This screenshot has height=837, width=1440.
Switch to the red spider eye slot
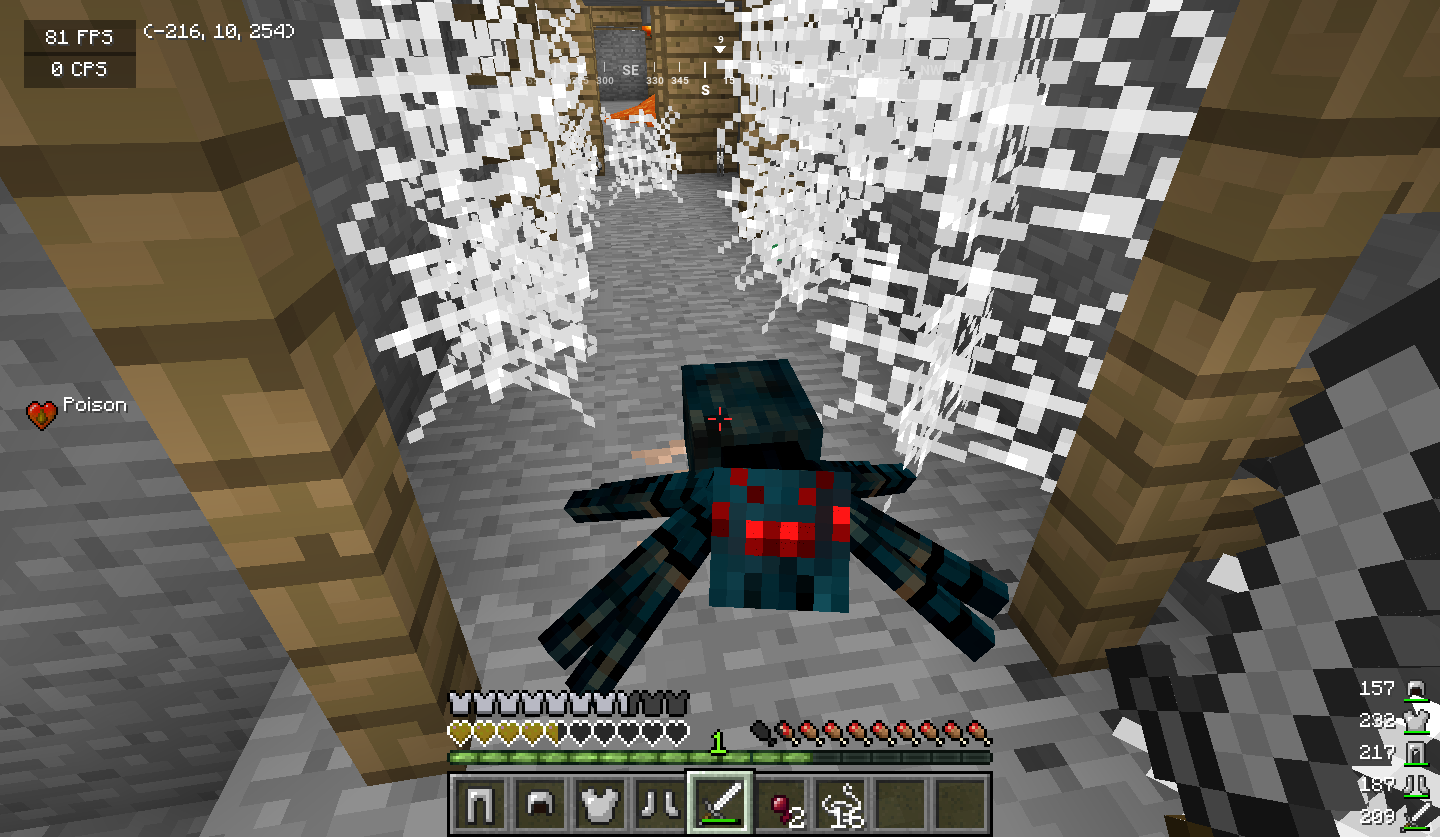pyautogui.click(x=779, y=802)
